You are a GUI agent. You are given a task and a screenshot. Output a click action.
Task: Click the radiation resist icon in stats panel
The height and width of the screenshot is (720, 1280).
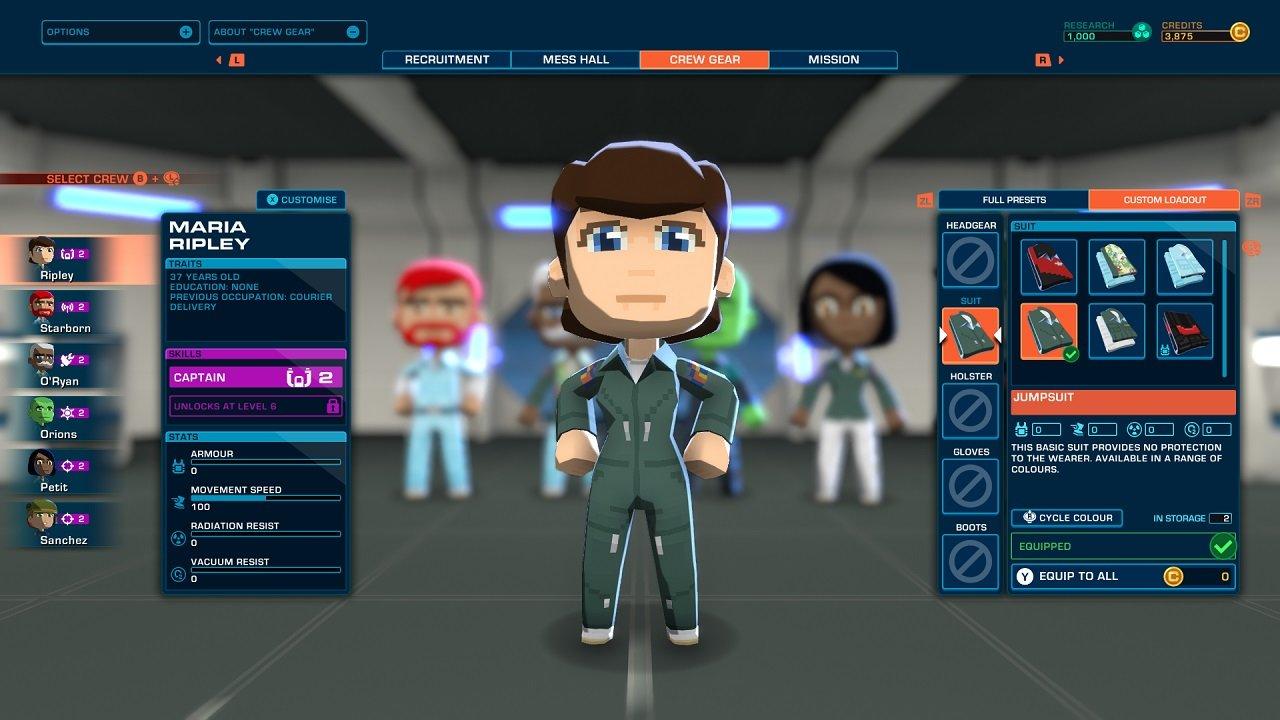(x=178, y=538)
